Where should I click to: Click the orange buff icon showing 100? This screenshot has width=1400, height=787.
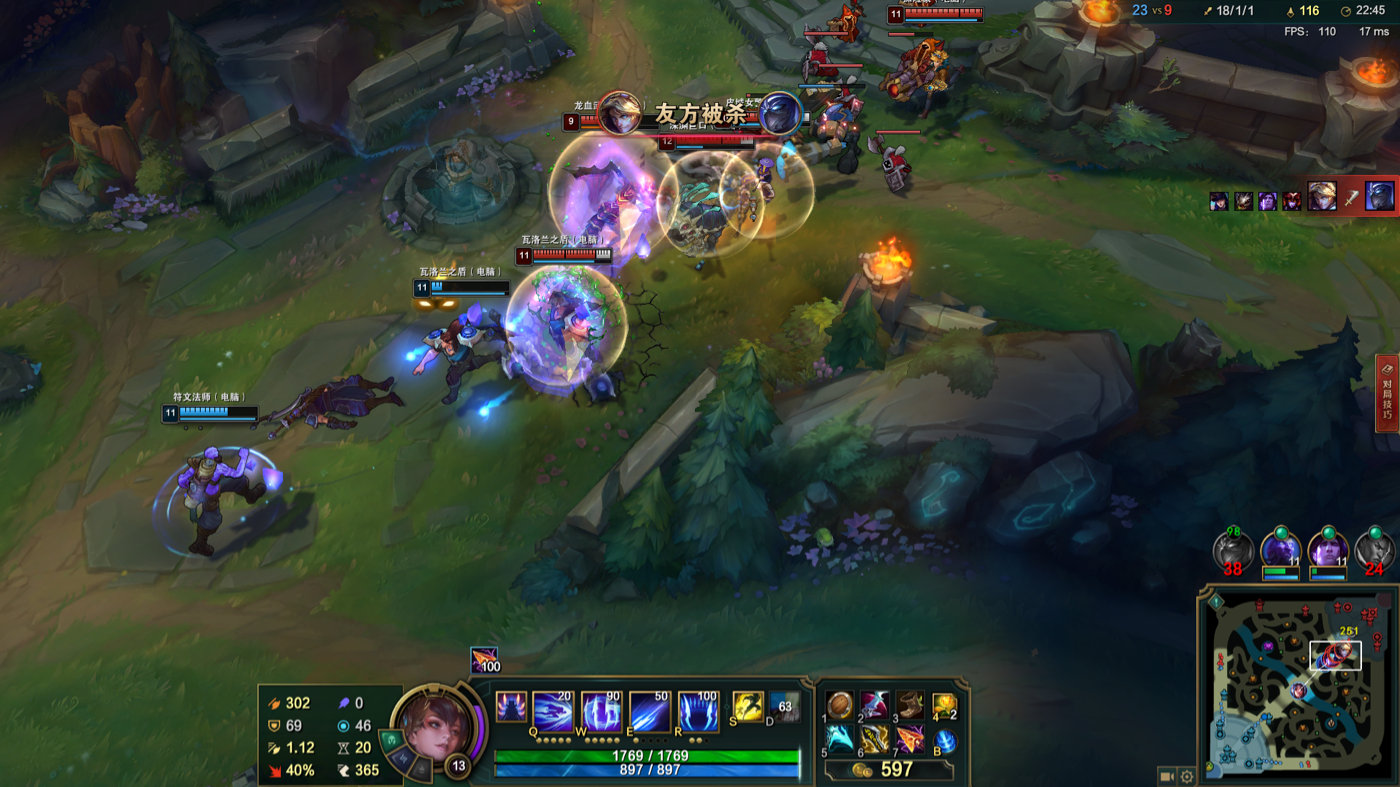(485, 660)
